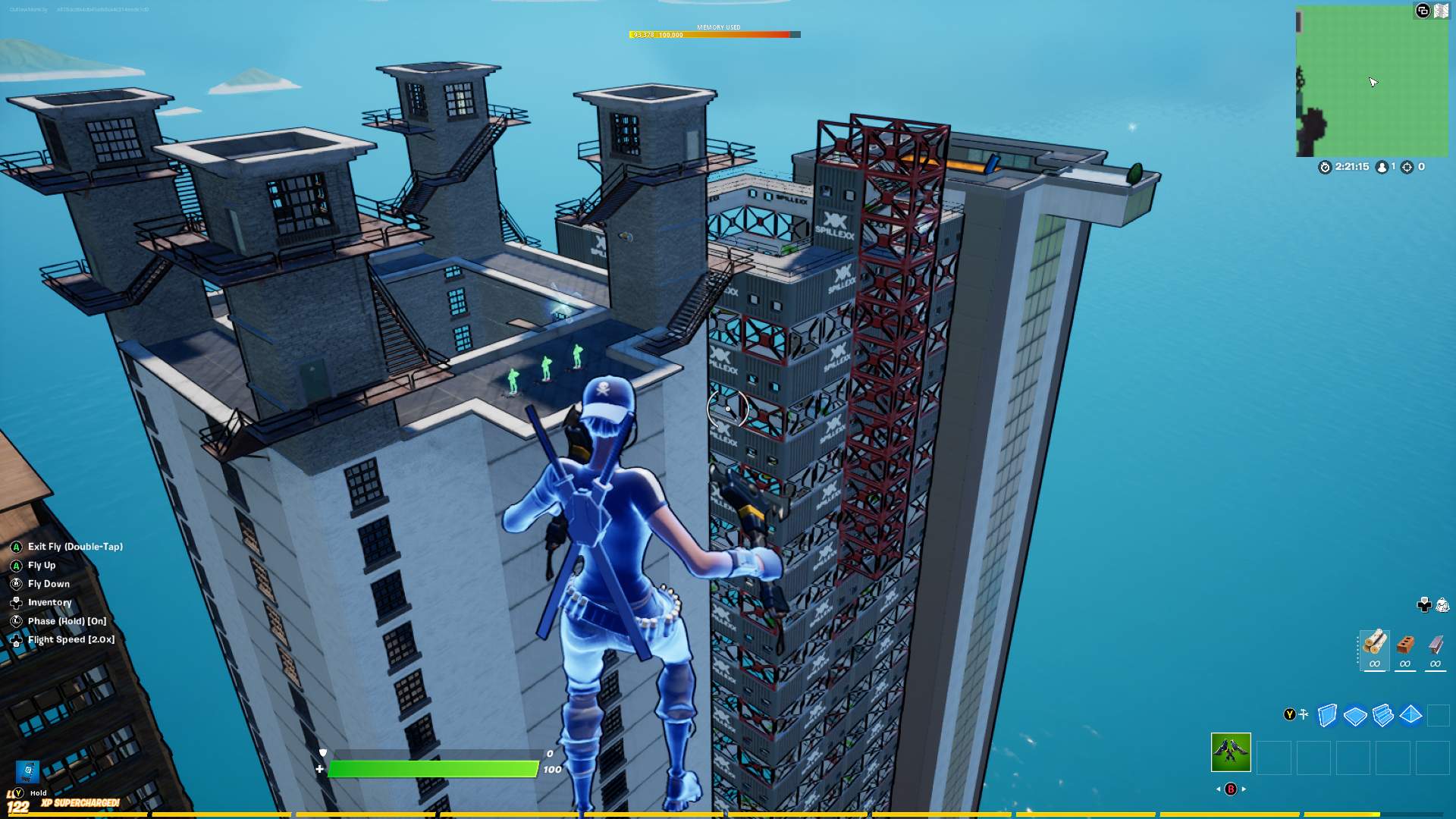The width and height of the screenshot is (1456, 819).
Task: Click the folded map icon above the minimap
Action: tap(1441, 11)
